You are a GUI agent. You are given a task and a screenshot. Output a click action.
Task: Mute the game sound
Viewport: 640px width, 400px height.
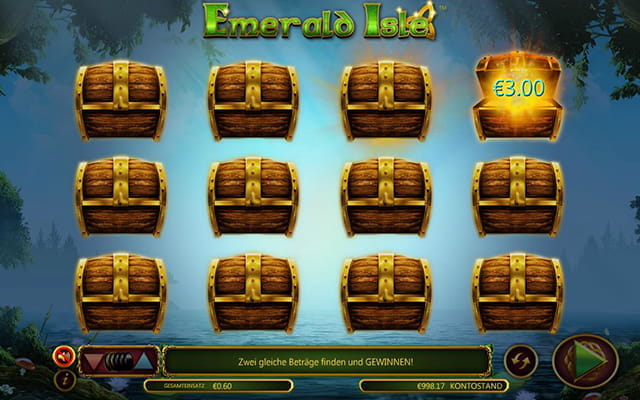coord(65,355)
